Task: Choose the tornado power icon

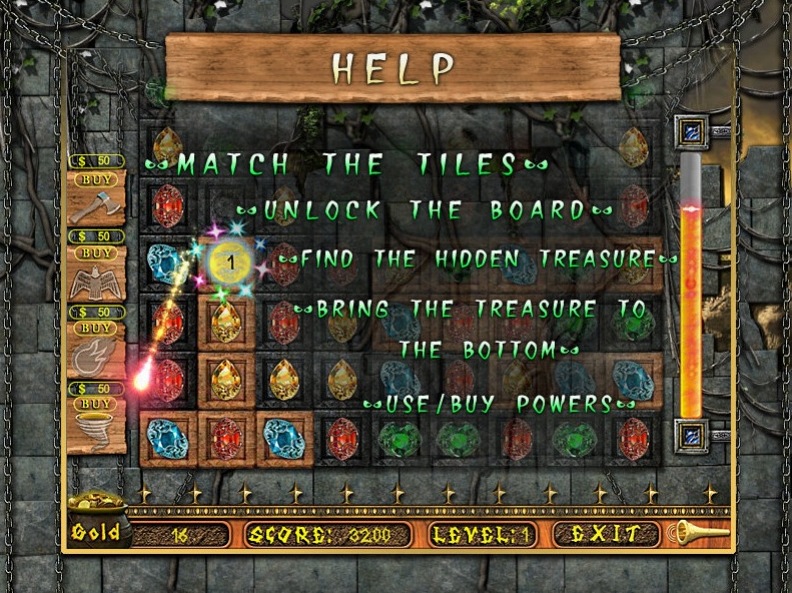Action: tap(96, 432)
